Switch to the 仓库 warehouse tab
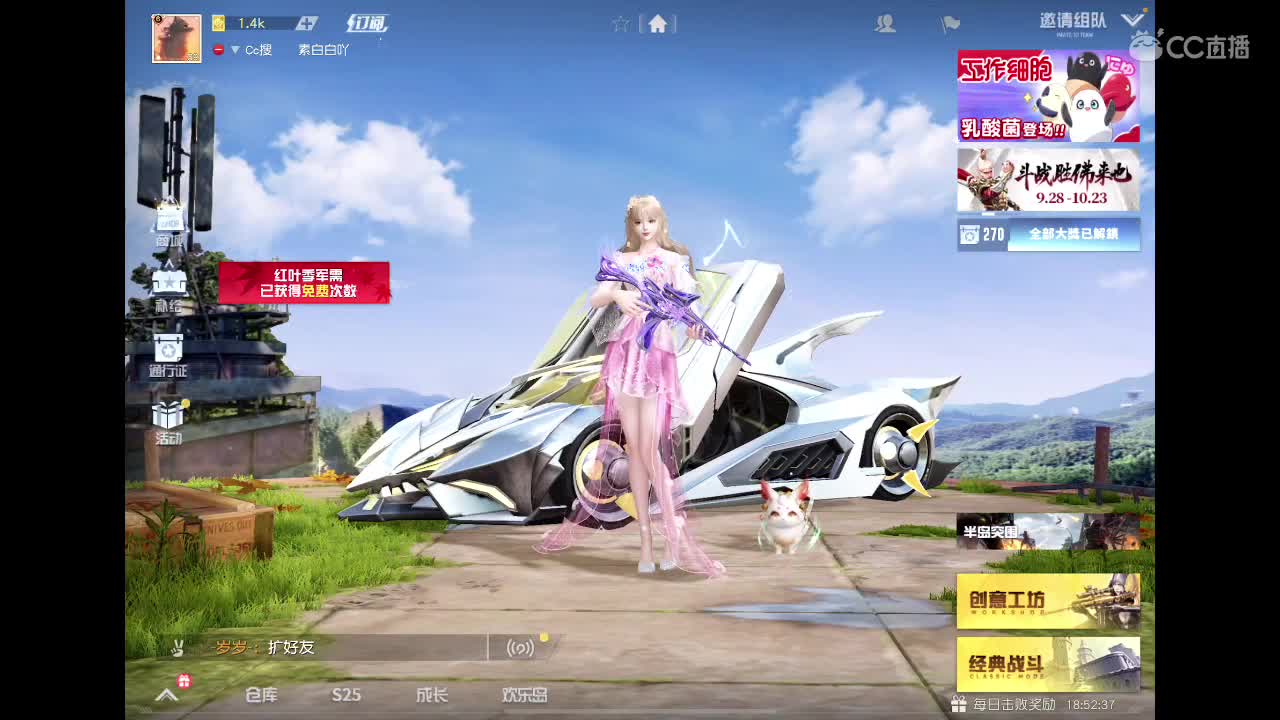 pyautogui.click(x=262, y=695)
